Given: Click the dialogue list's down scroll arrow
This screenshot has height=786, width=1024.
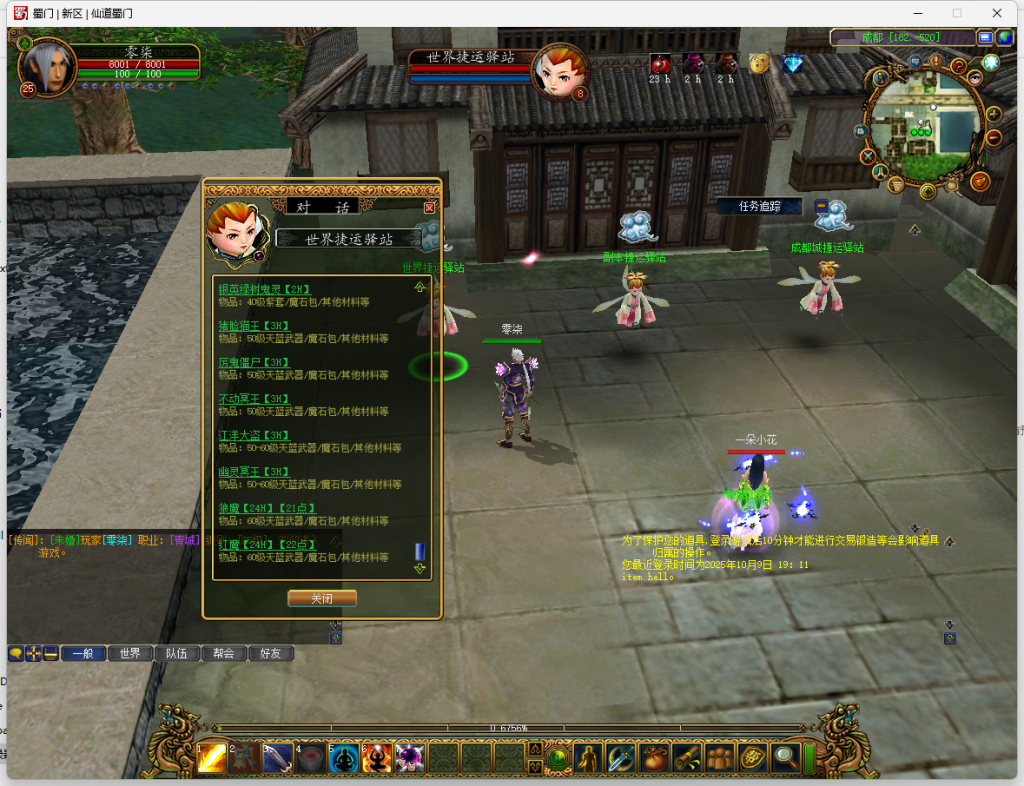Looking at the screenshot, I should [420, 568].
